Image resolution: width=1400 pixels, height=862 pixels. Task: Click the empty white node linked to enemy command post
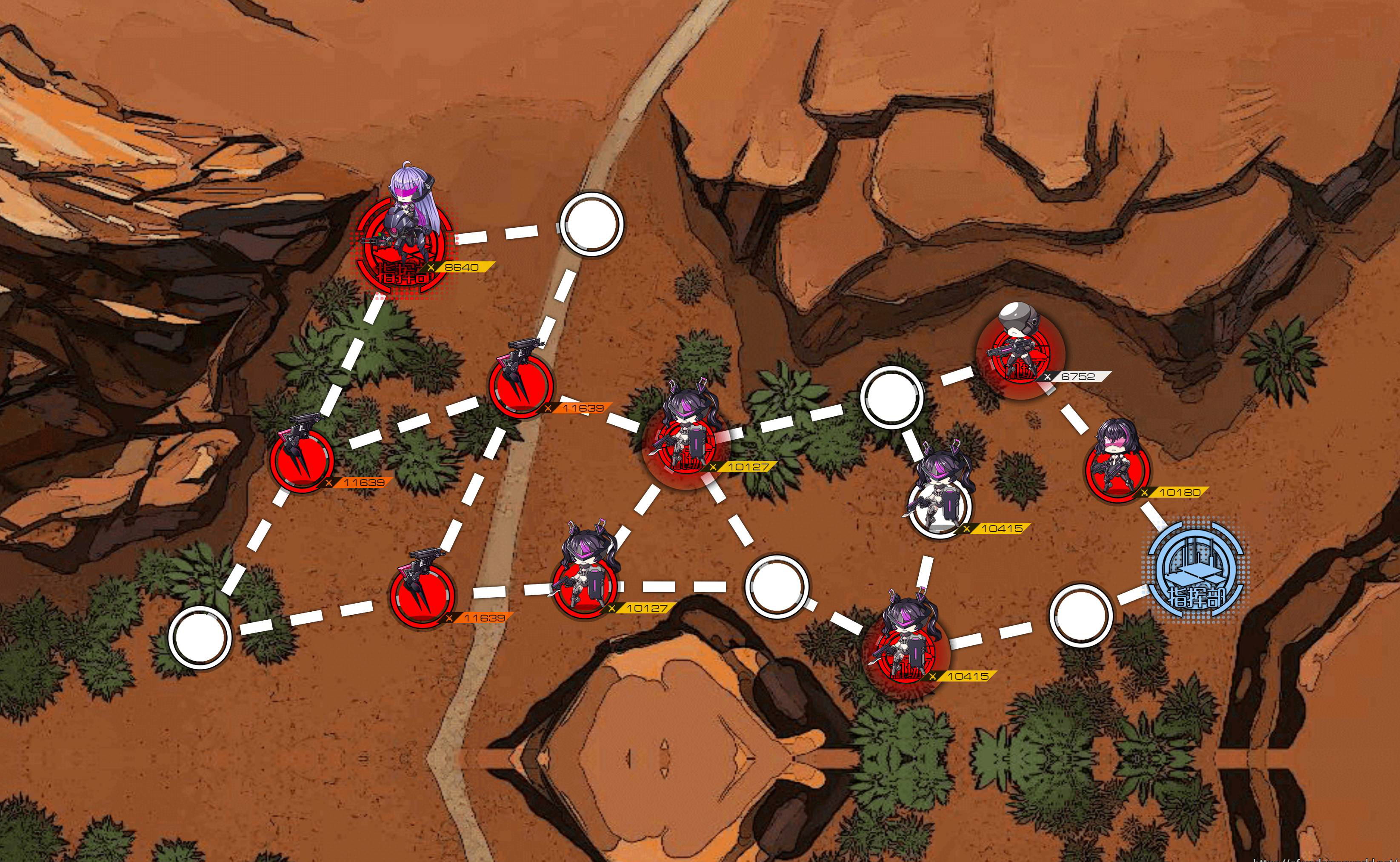591,223
